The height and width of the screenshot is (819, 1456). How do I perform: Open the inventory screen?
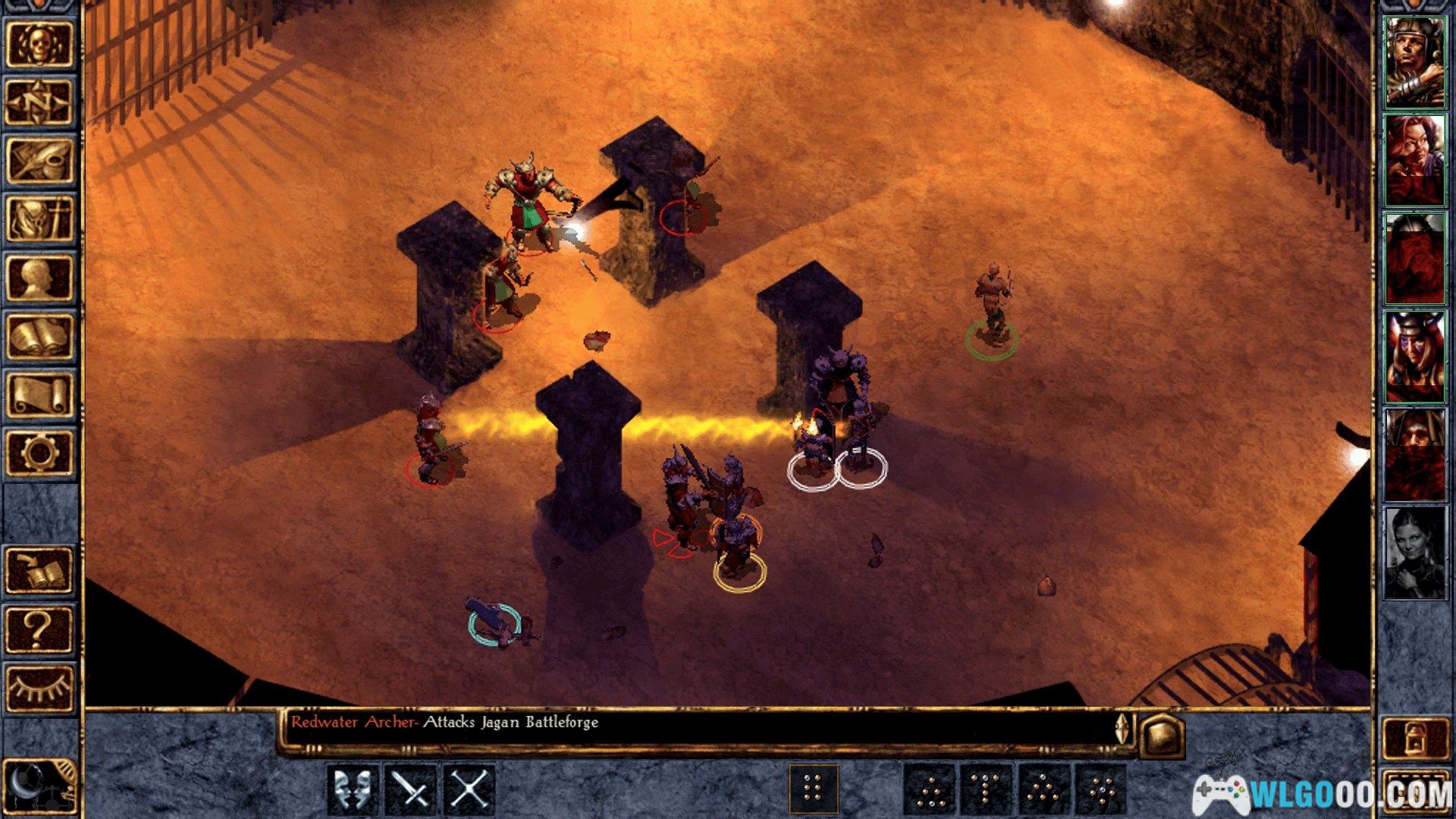tap(39, 219)
